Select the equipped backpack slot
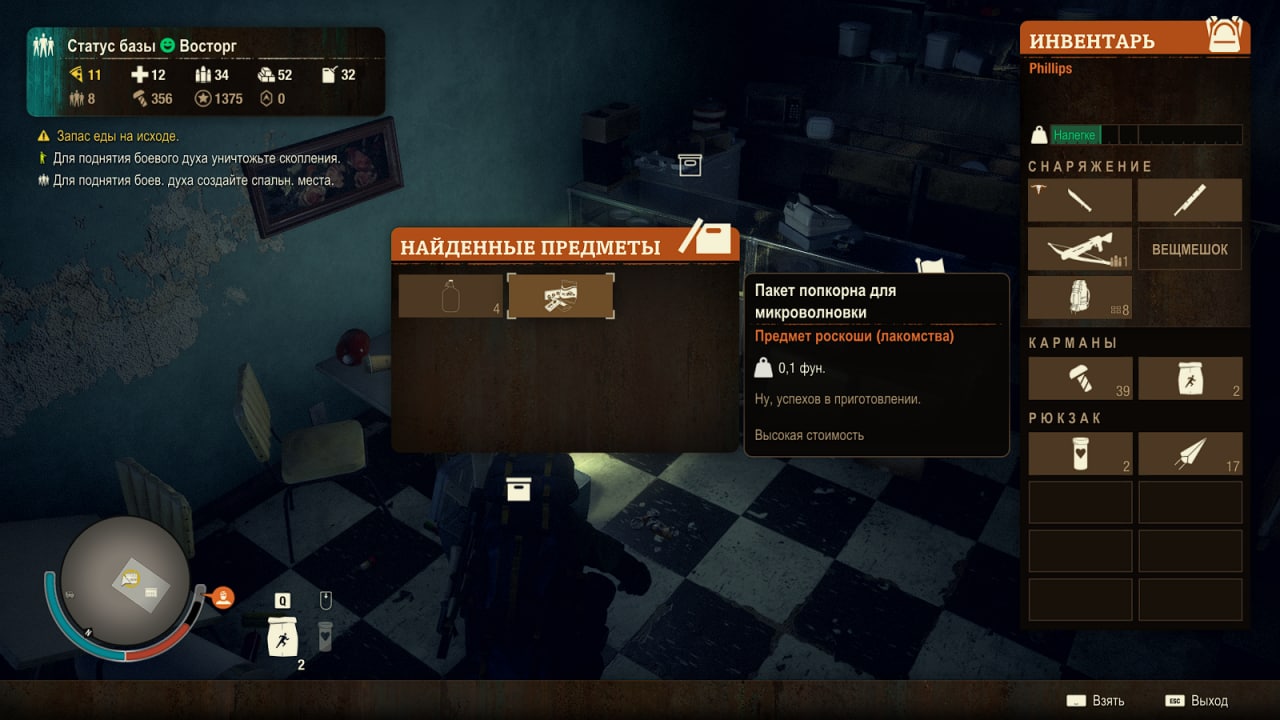The image size is (1280, 720). (x=1080, y=298)
